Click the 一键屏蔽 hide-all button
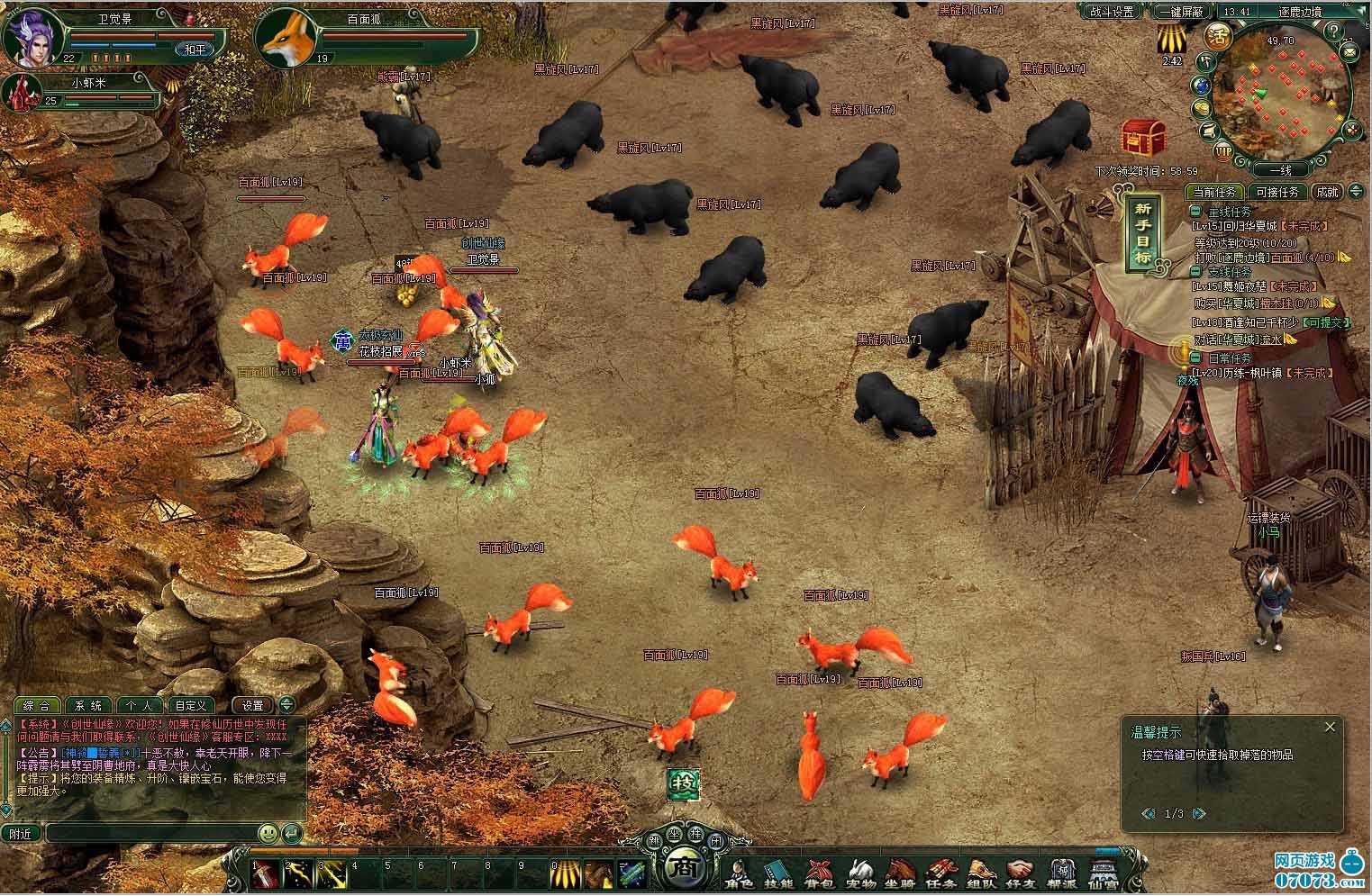This screenshot has height=896, width=1372. [1180, 12]
